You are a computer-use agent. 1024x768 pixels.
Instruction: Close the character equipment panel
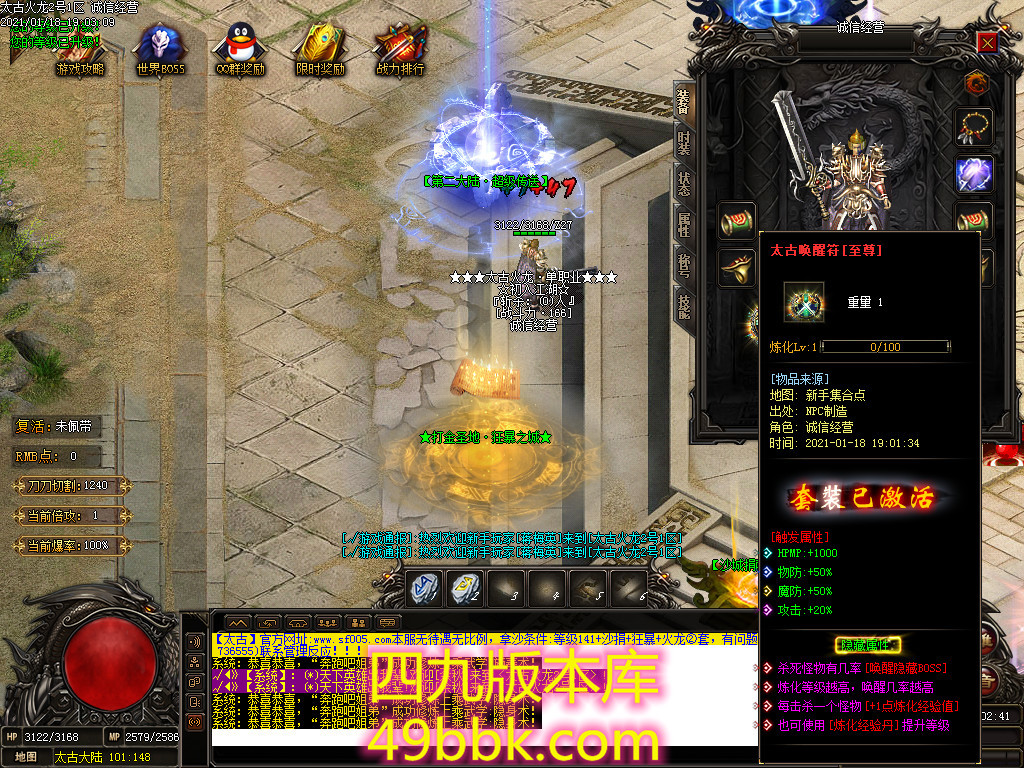click(987, 43)
